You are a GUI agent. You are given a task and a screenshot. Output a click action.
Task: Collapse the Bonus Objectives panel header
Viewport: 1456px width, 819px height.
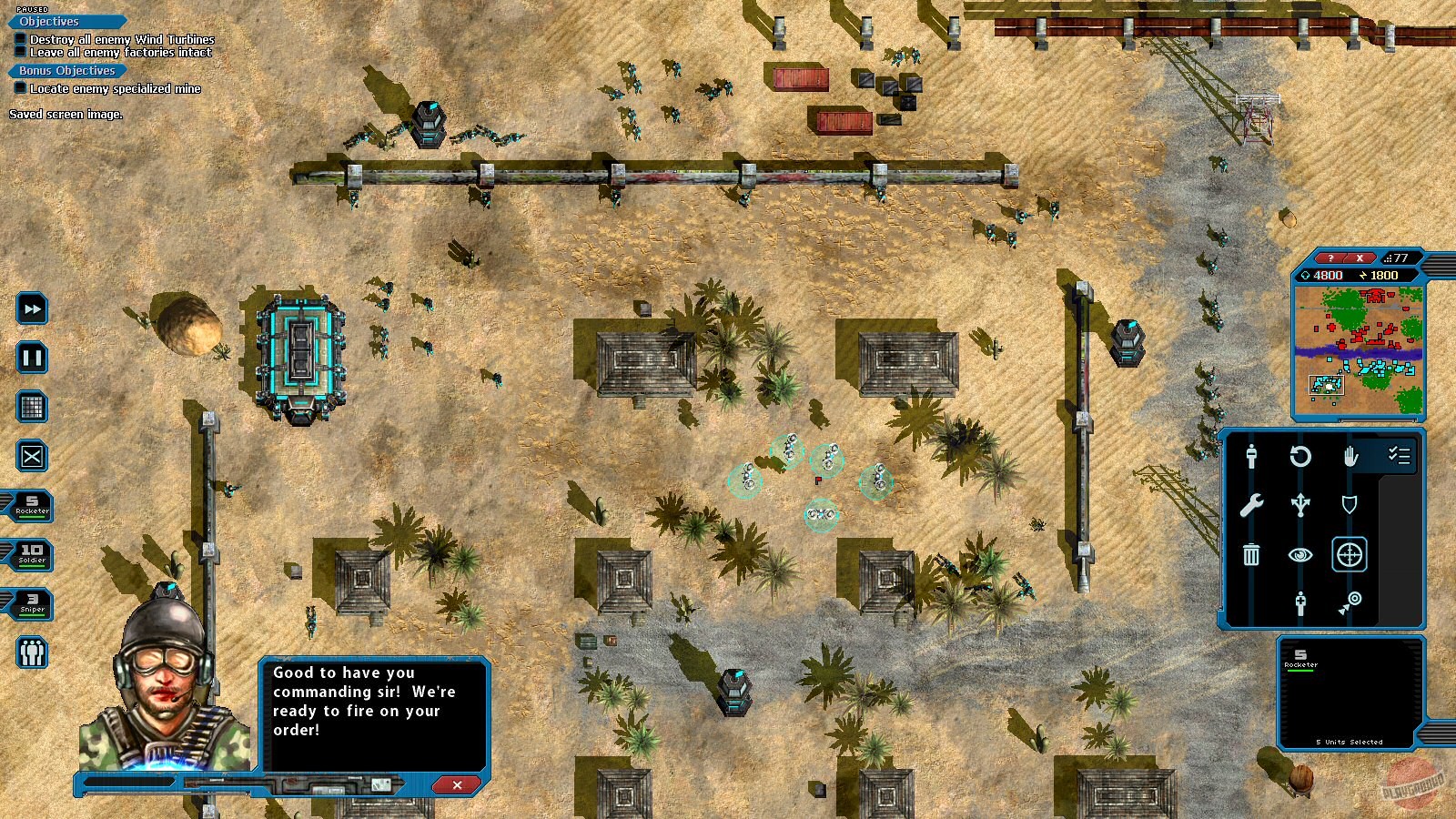click(66, 70)
